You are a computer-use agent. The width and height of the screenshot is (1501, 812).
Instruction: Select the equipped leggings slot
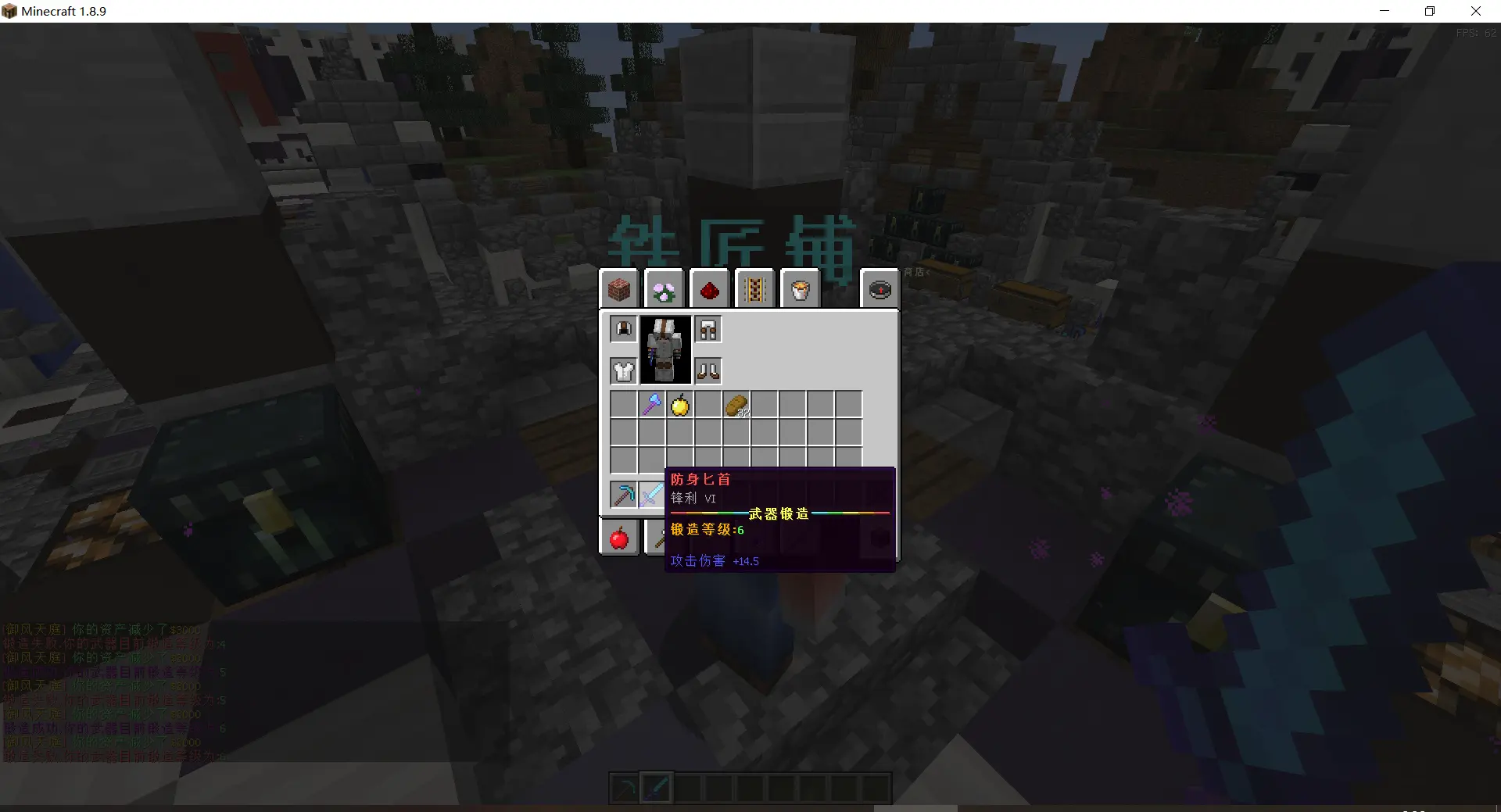[x=708, y=329]
